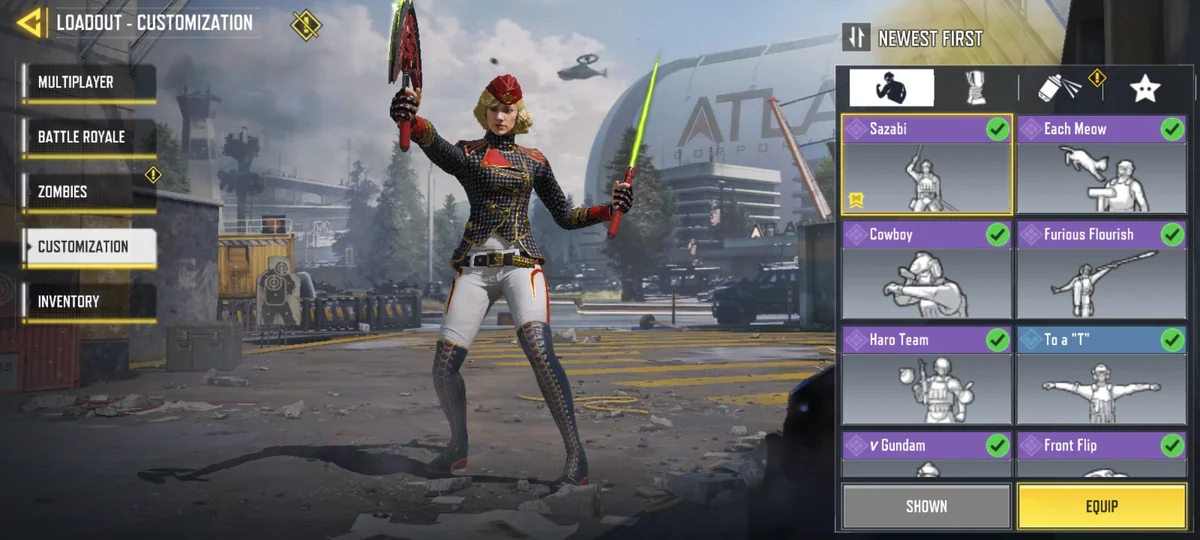The image size is (1200, 540).
Task: Open the Multiplayer loadout menu
Action: 88,82
